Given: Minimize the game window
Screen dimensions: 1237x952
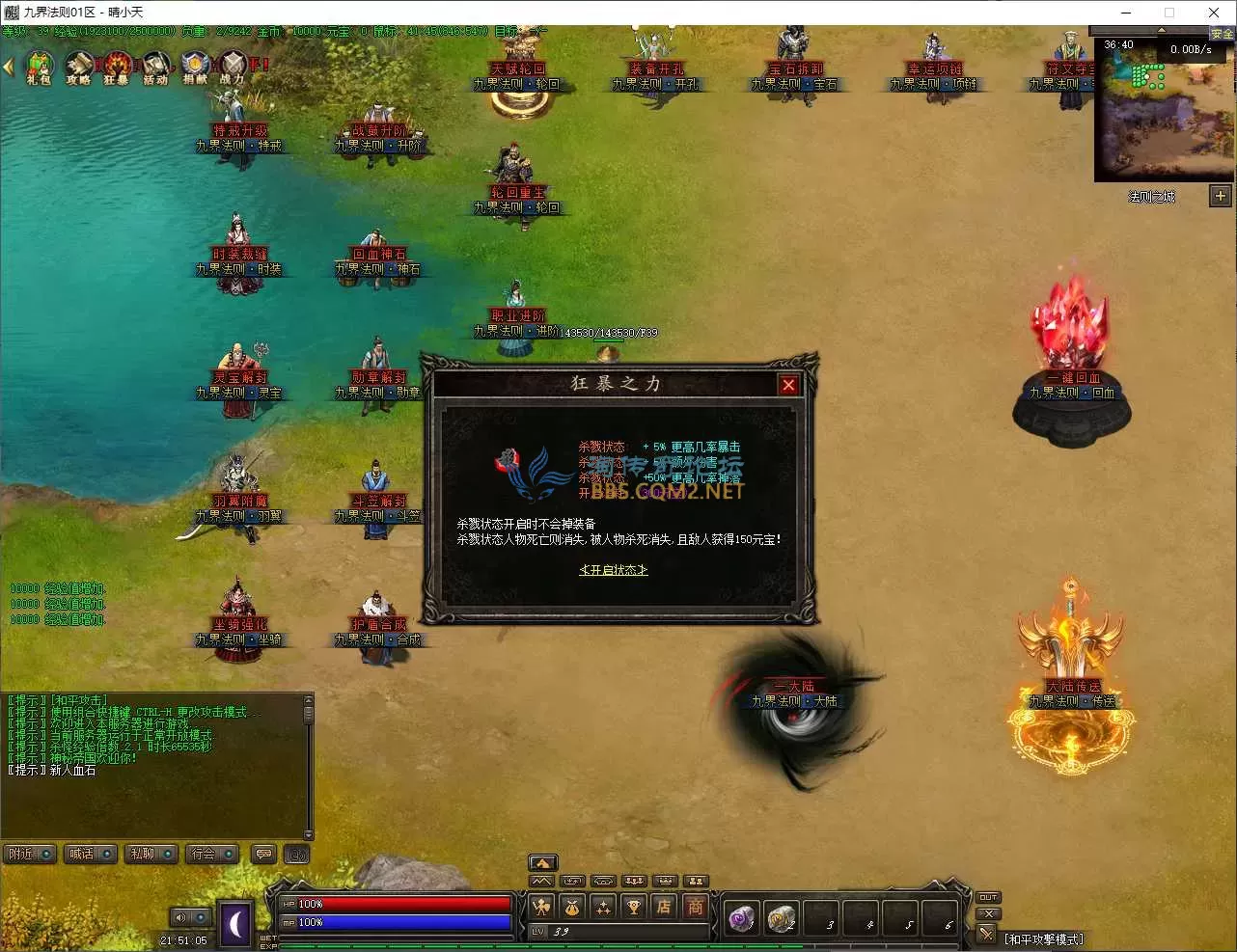Looking at the screenshot, I should tap(1125, 13).
